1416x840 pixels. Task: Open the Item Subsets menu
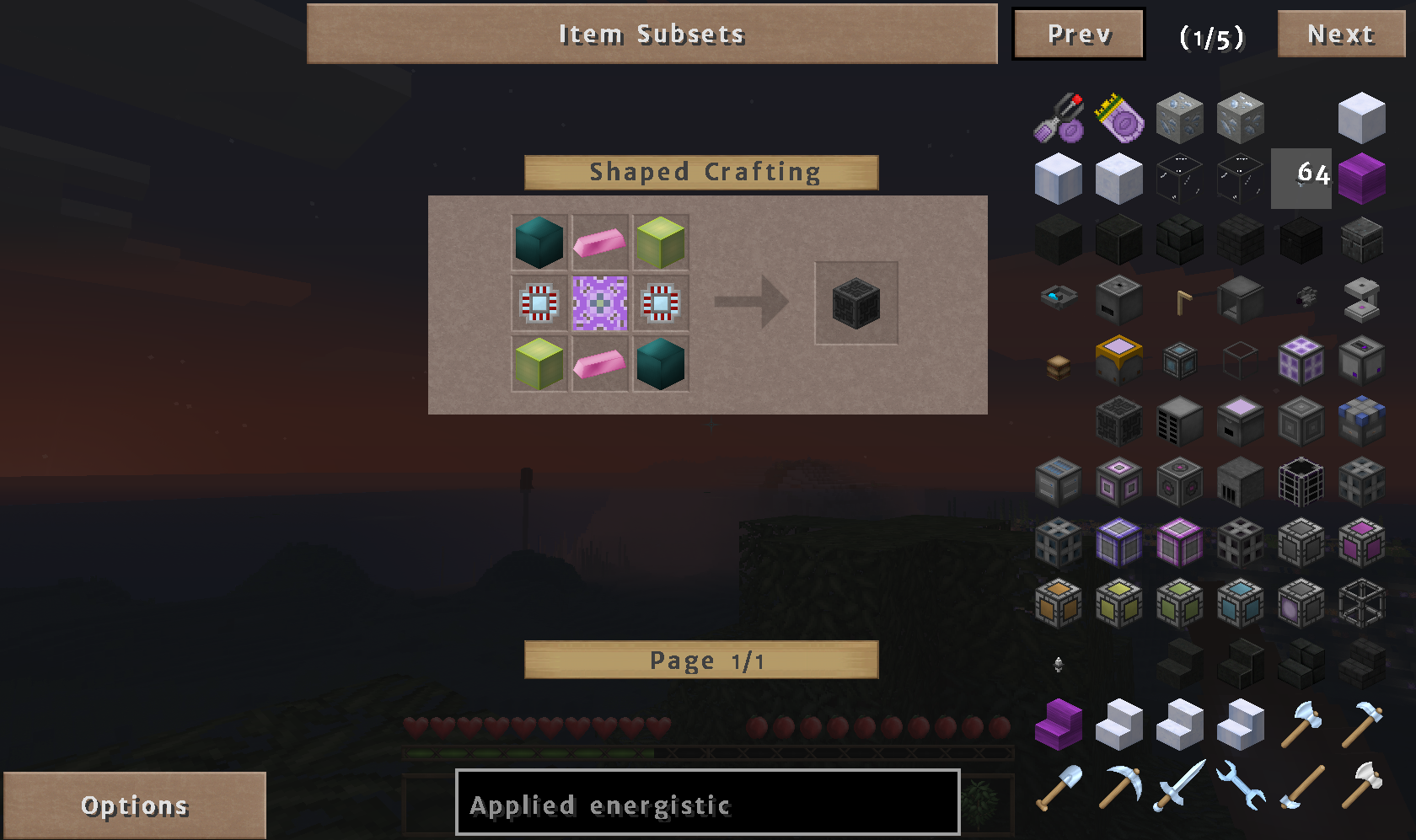pos(652,34)
